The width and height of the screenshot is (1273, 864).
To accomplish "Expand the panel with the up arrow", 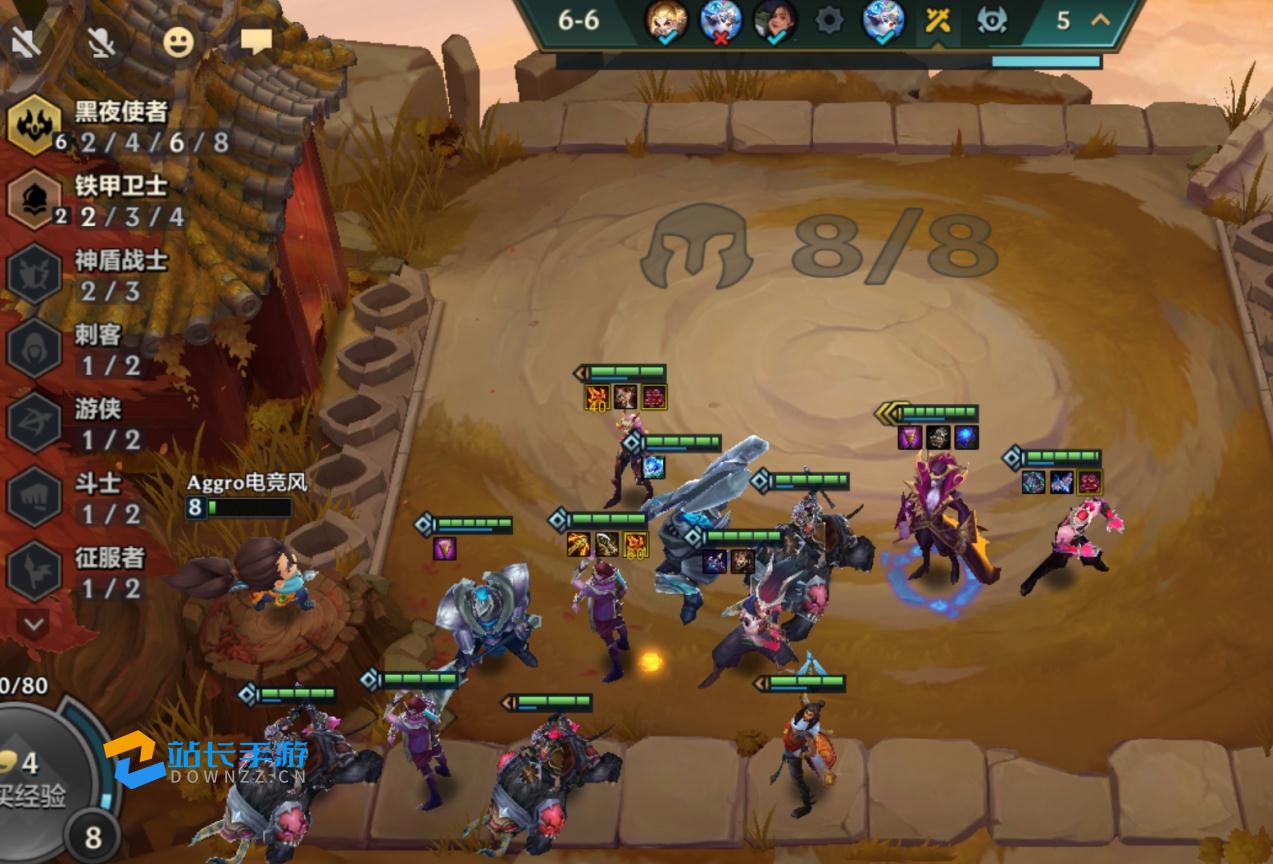I will click(x=1101, y=20).
